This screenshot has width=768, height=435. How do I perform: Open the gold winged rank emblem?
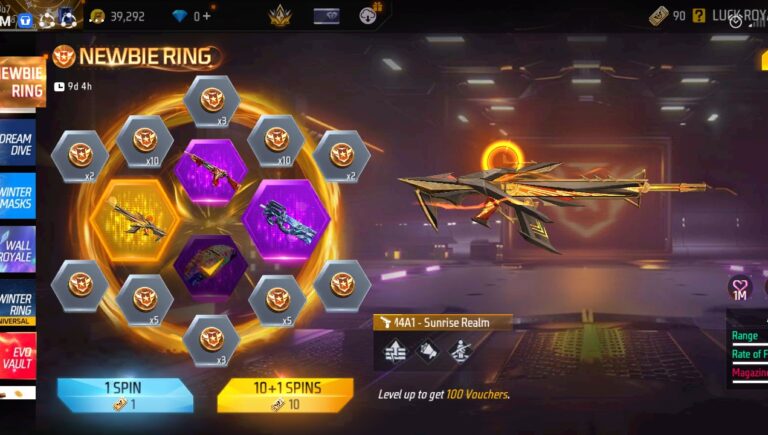point(279,16)
